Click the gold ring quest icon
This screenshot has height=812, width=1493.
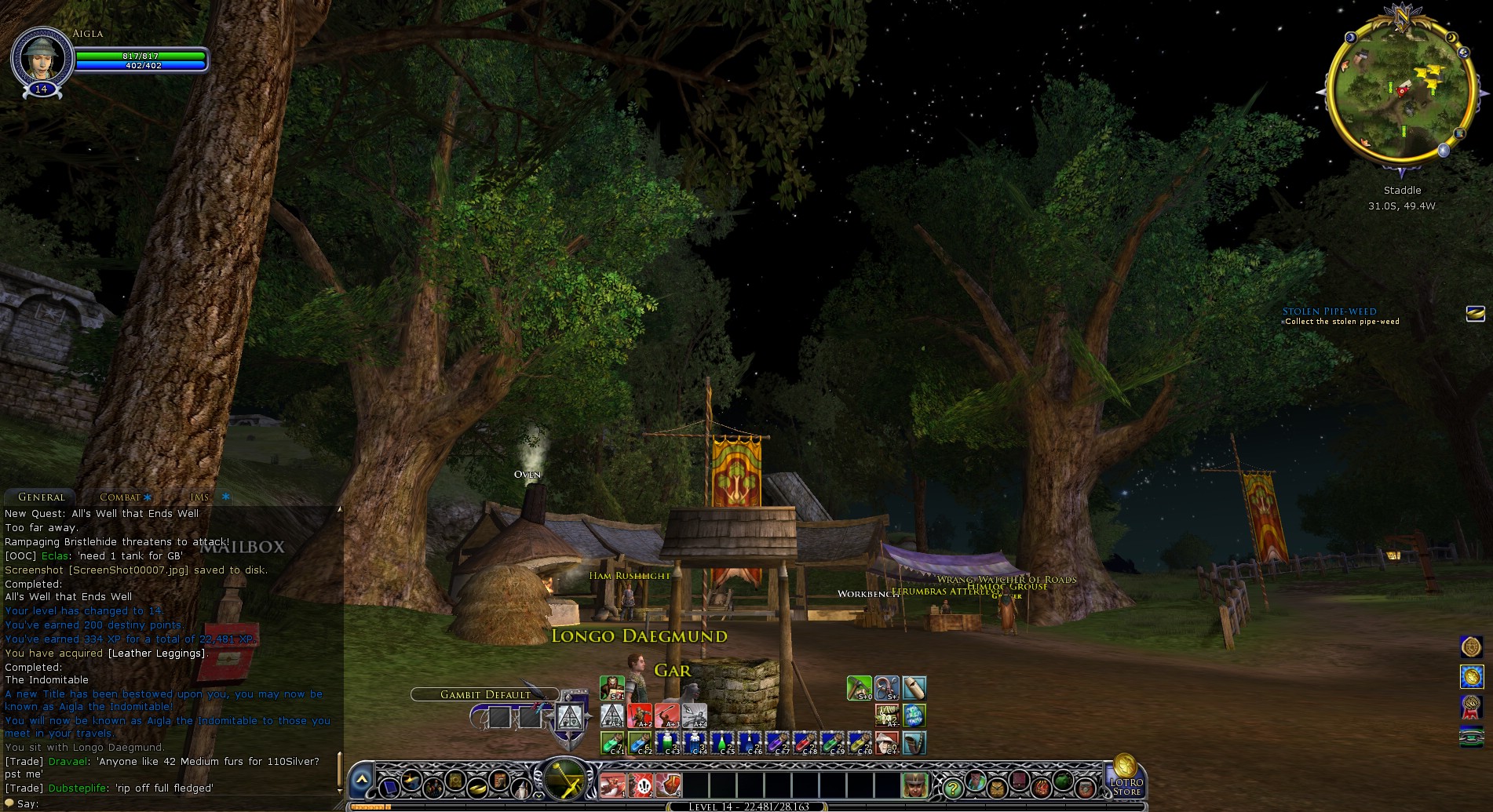coord(1475,314)
